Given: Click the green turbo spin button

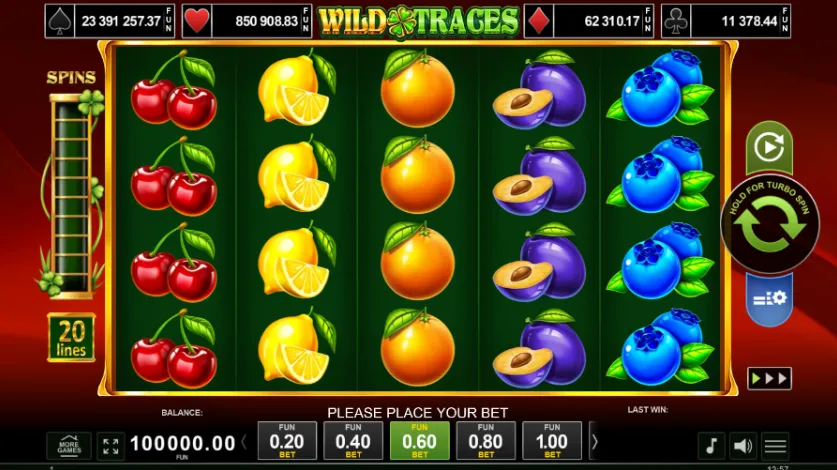Looking at the screenshot, I should [769, 224].
